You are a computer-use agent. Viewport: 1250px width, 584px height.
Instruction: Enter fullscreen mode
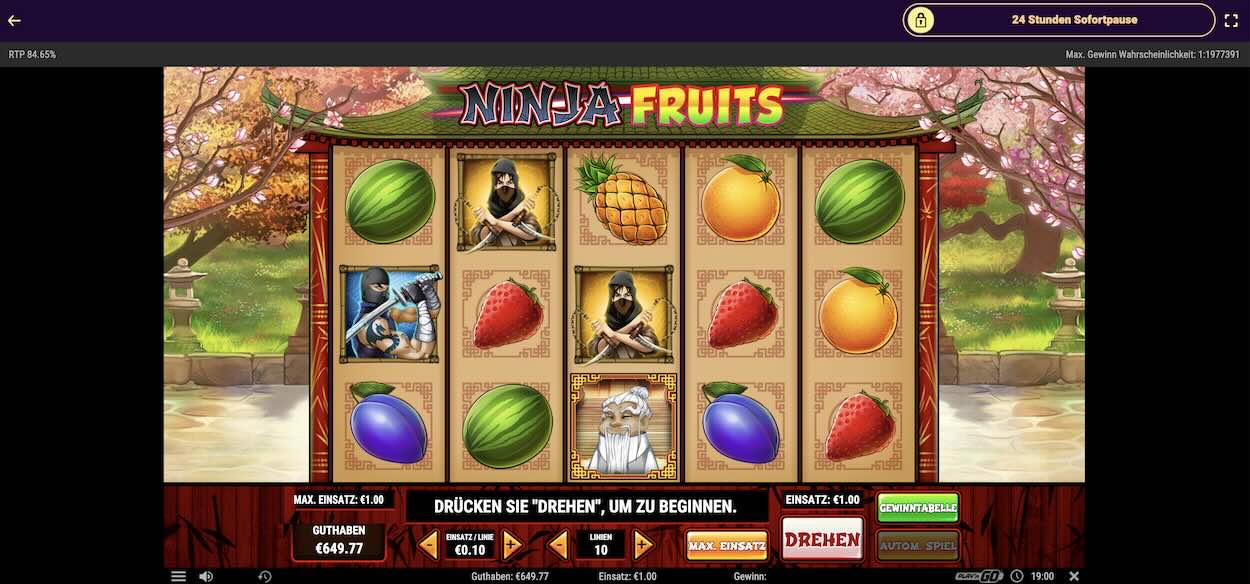pos(1231,20)
